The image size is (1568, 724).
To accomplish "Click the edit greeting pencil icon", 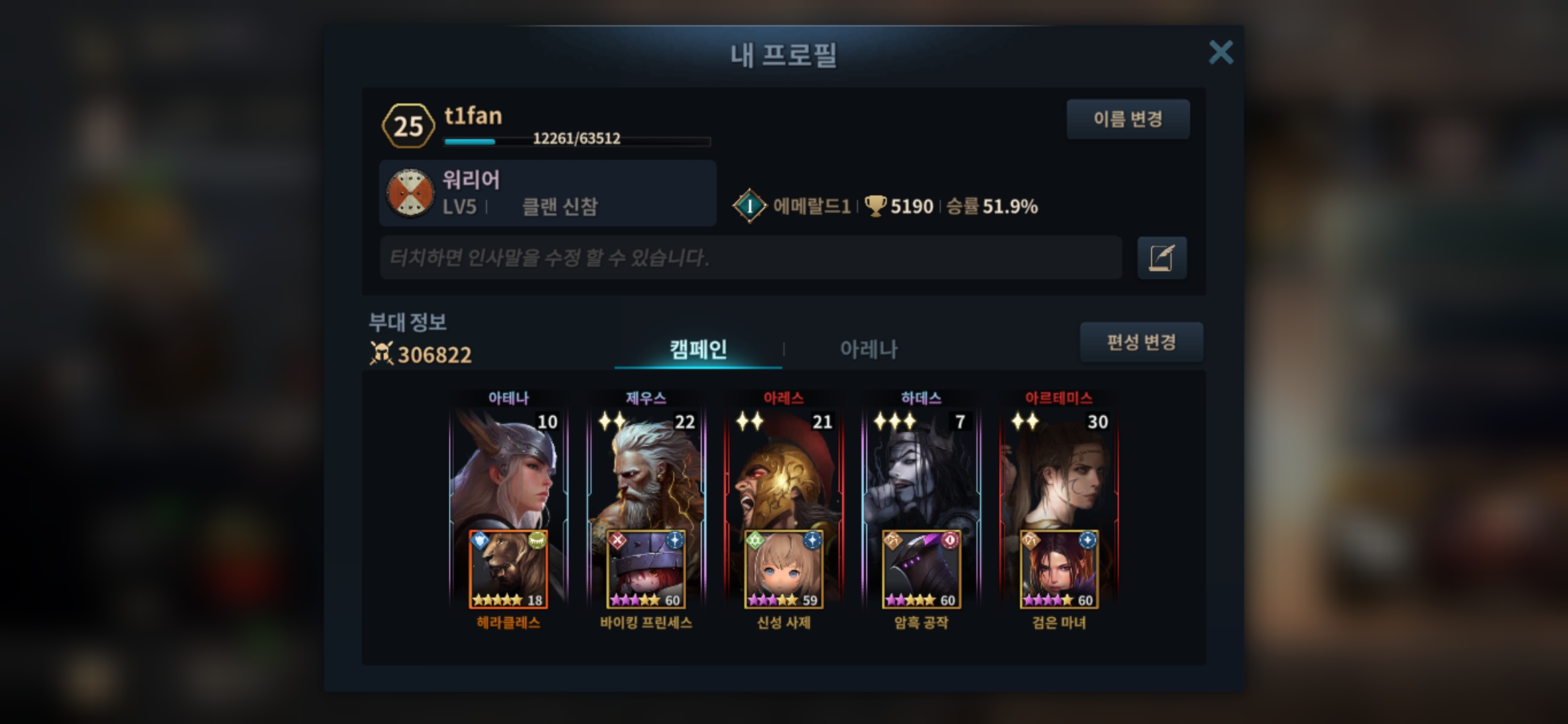I will tap(1161, 257).
